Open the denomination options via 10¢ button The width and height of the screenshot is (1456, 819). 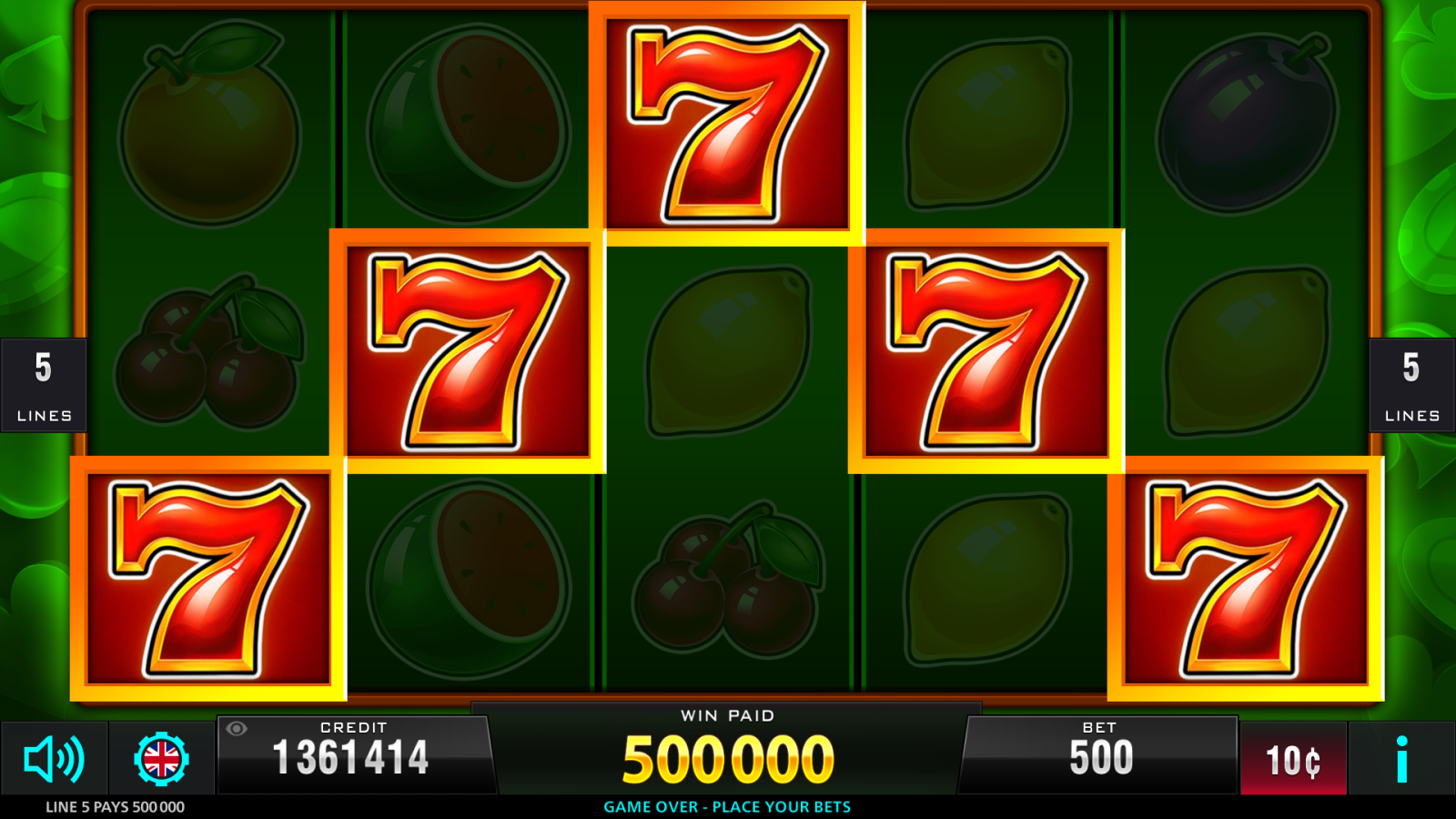pyautogui.click(x=1293, y=759)
